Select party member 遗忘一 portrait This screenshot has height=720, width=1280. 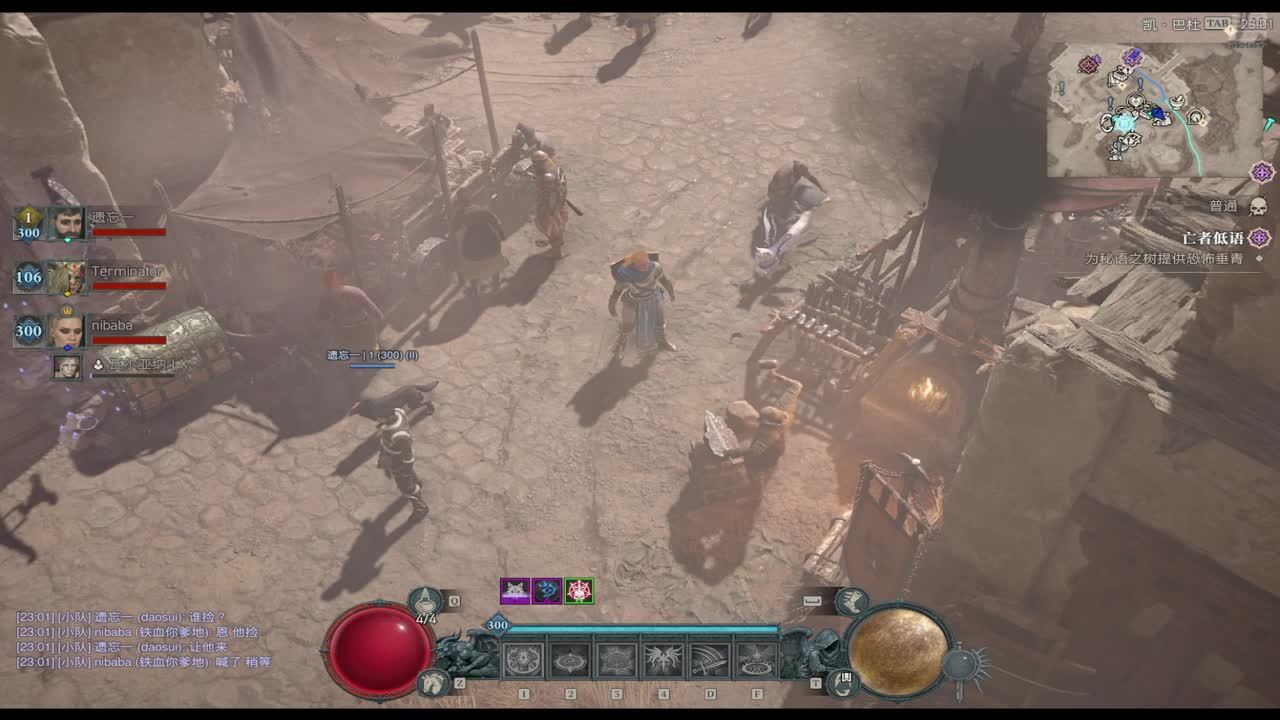(x=67, y=223)
